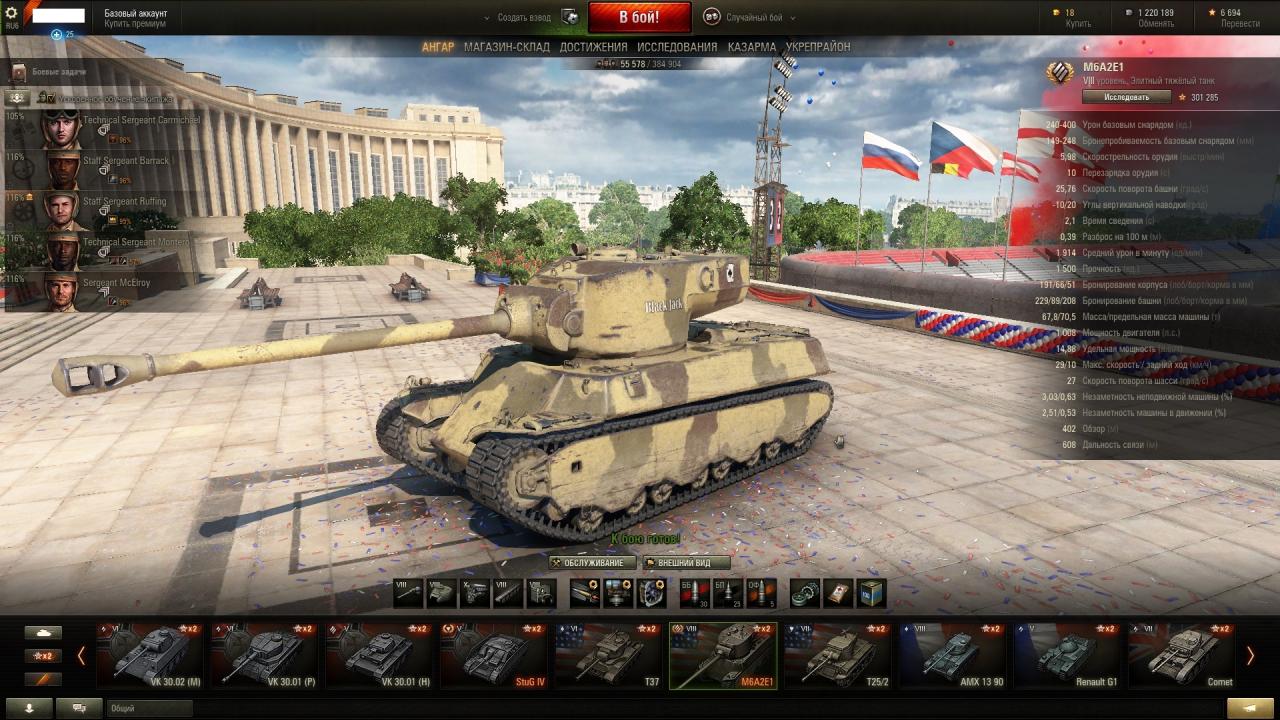Open the Создать взвод platoon option

pos(525,18)
